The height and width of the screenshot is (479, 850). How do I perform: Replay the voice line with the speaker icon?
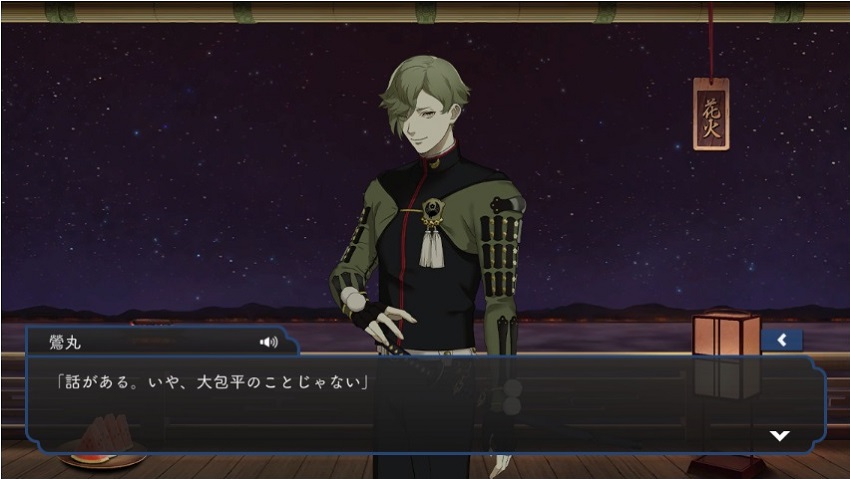(x=268, y=342)
